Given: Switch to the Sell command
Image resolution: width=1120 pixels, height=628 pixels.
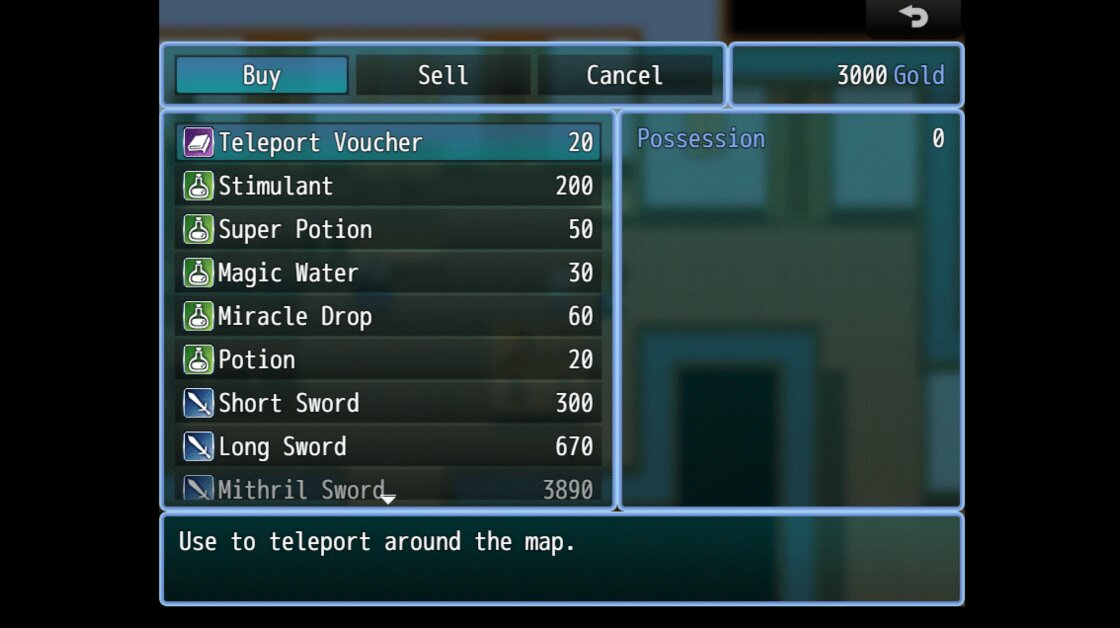Looking at the screenshot, I should 443,76.
